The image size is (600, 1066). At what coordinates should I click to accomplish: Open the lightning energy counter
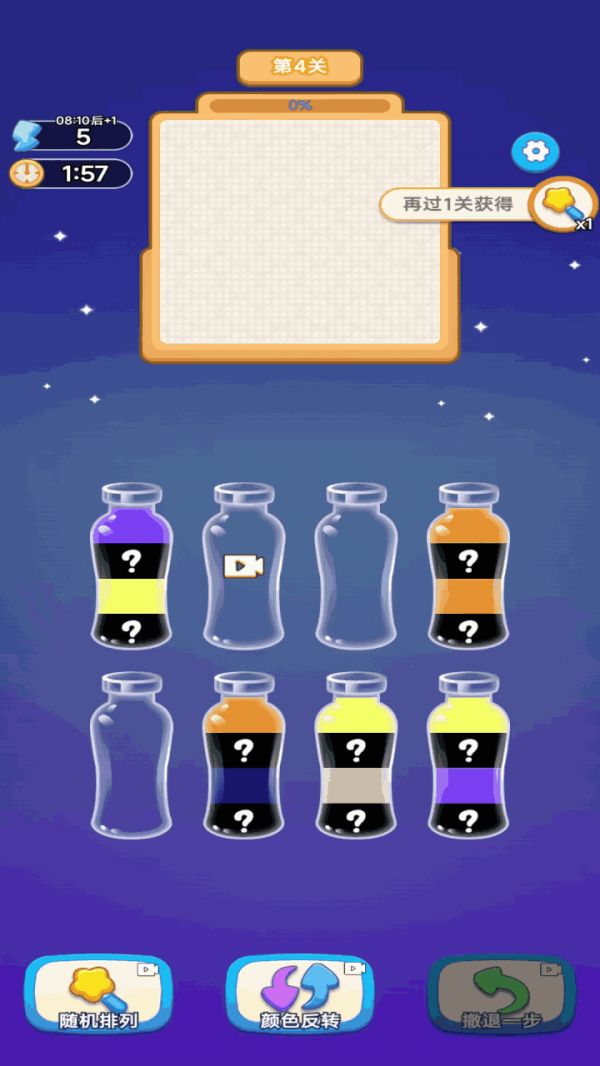point(72,135)
